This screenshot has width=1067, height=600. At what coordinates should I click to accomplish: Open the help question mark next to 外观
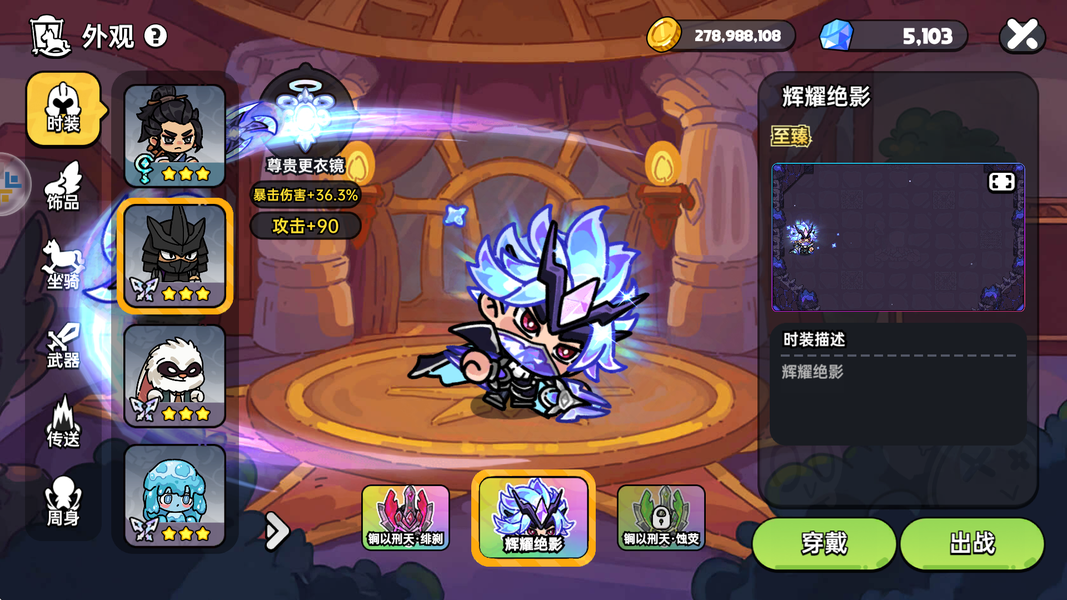pyautogui.click(x=155, y=37)
